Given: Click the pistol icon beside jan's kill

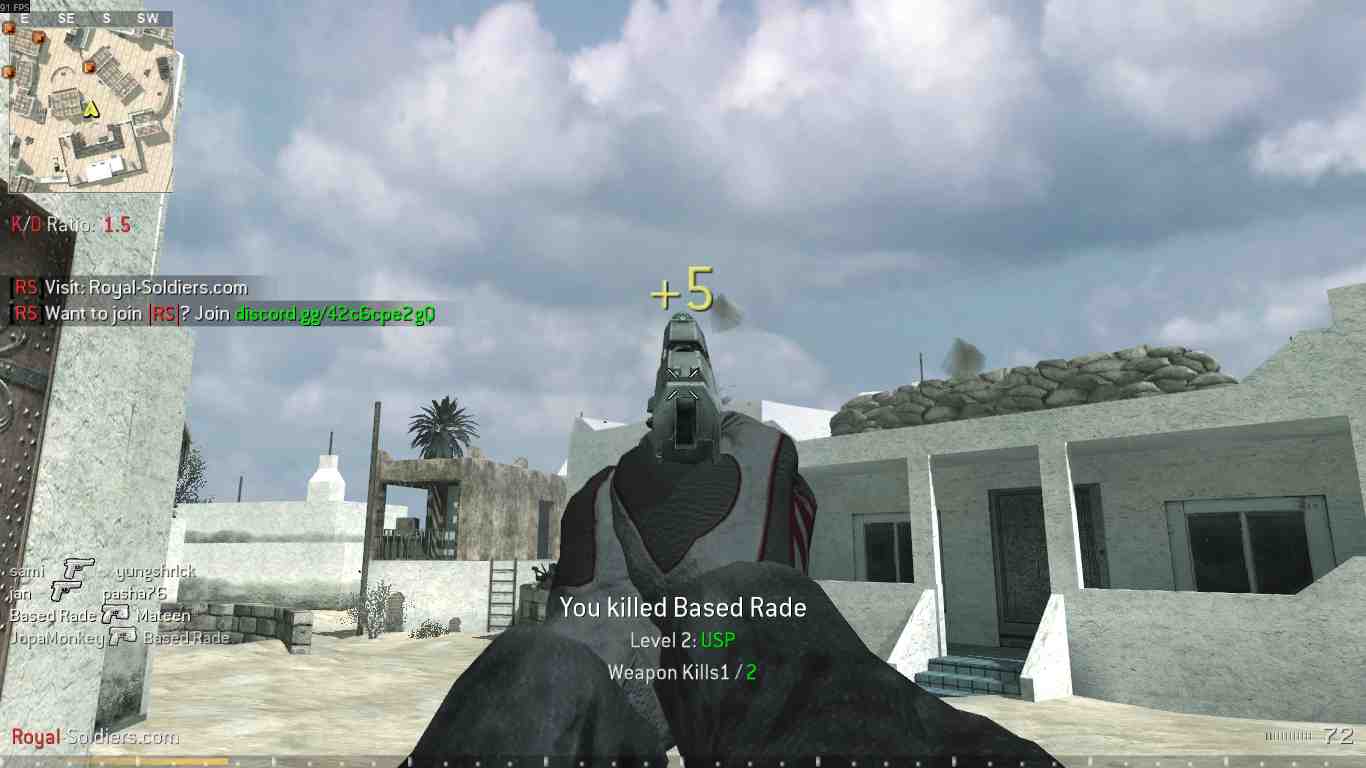Looking at the screenshot, I should [x=68, y=590].
